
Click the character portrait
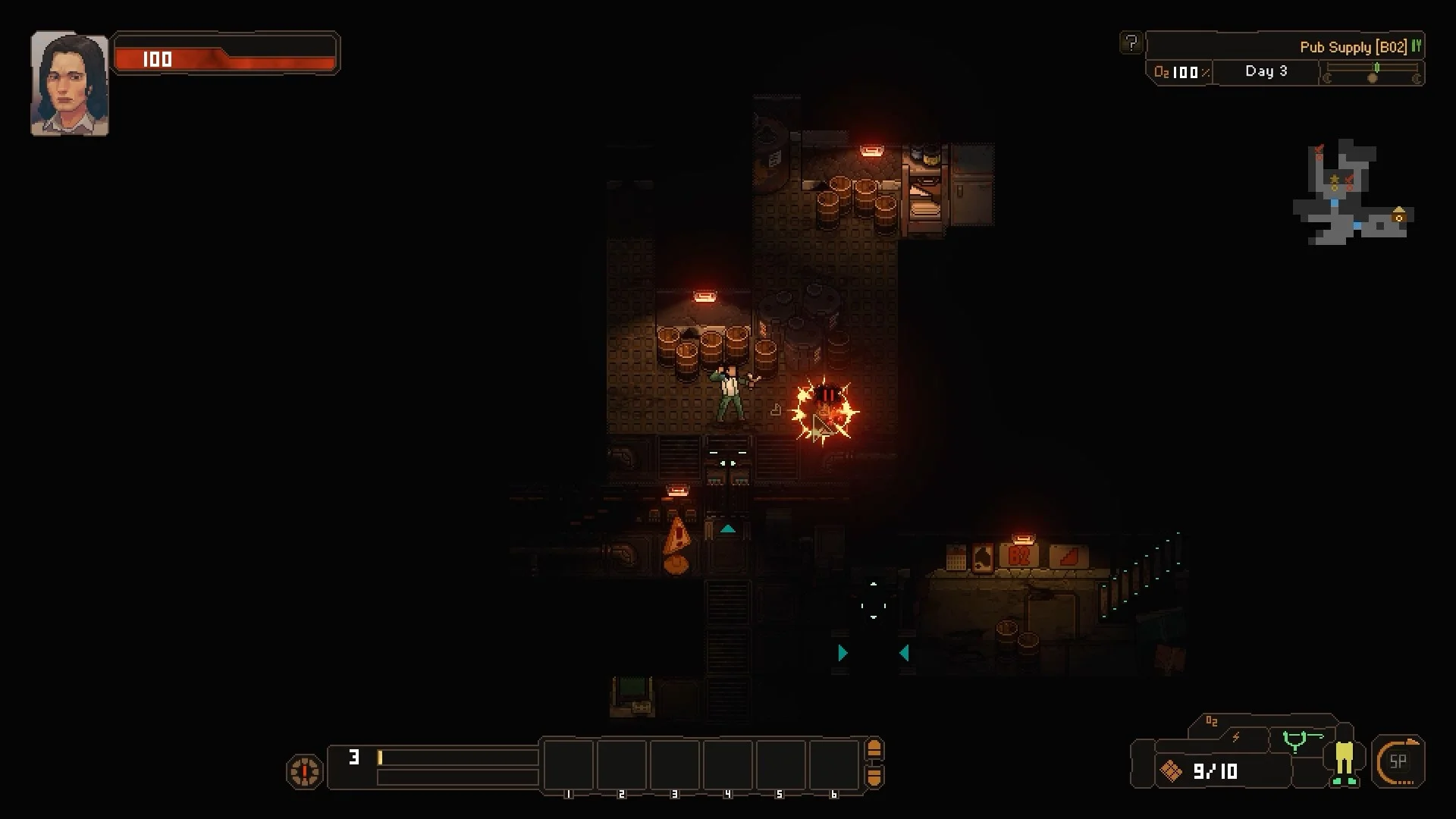point(69,84)
